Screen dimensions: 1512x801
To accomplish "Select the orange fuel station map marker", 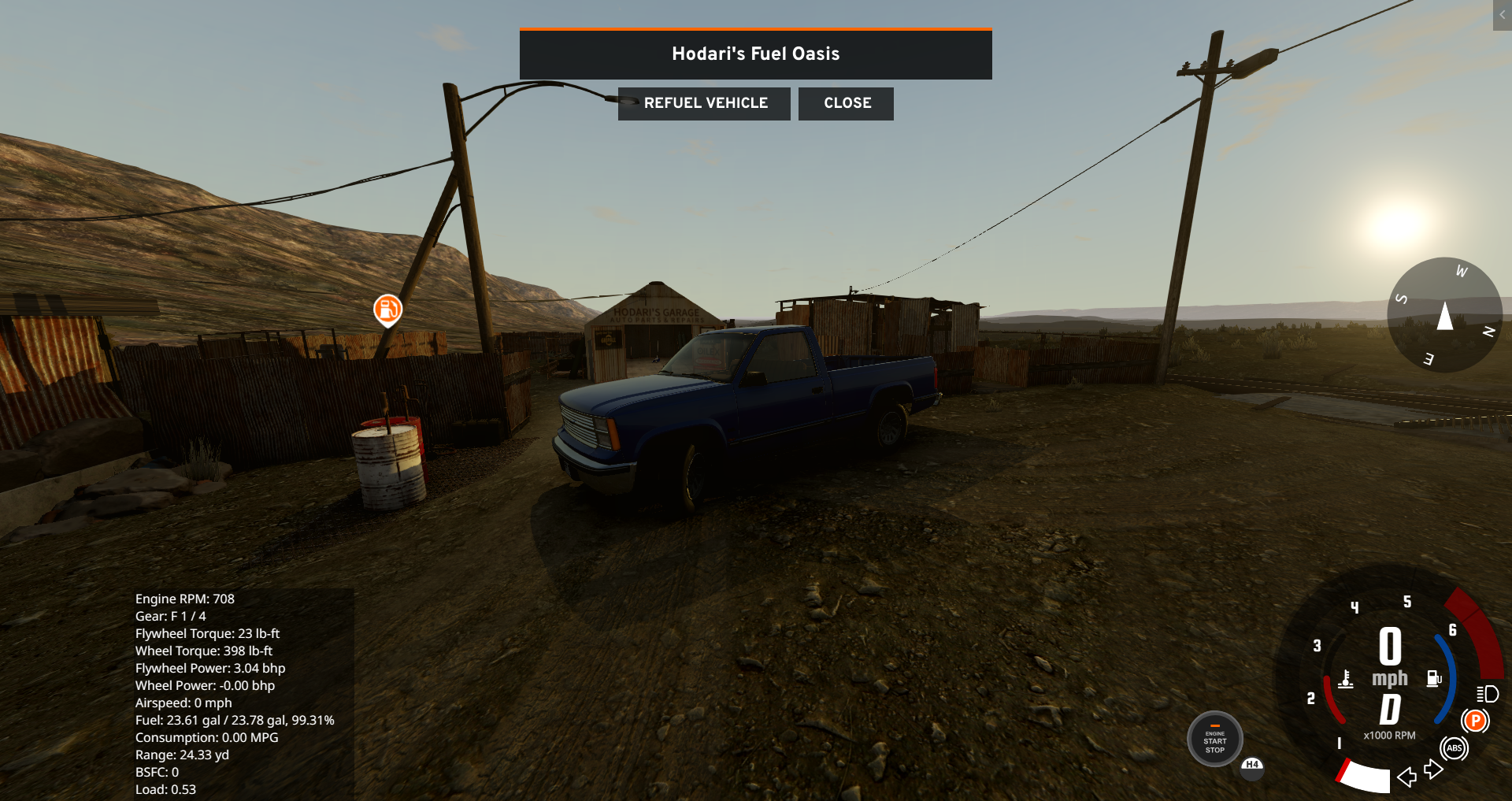I will (387, 309).
